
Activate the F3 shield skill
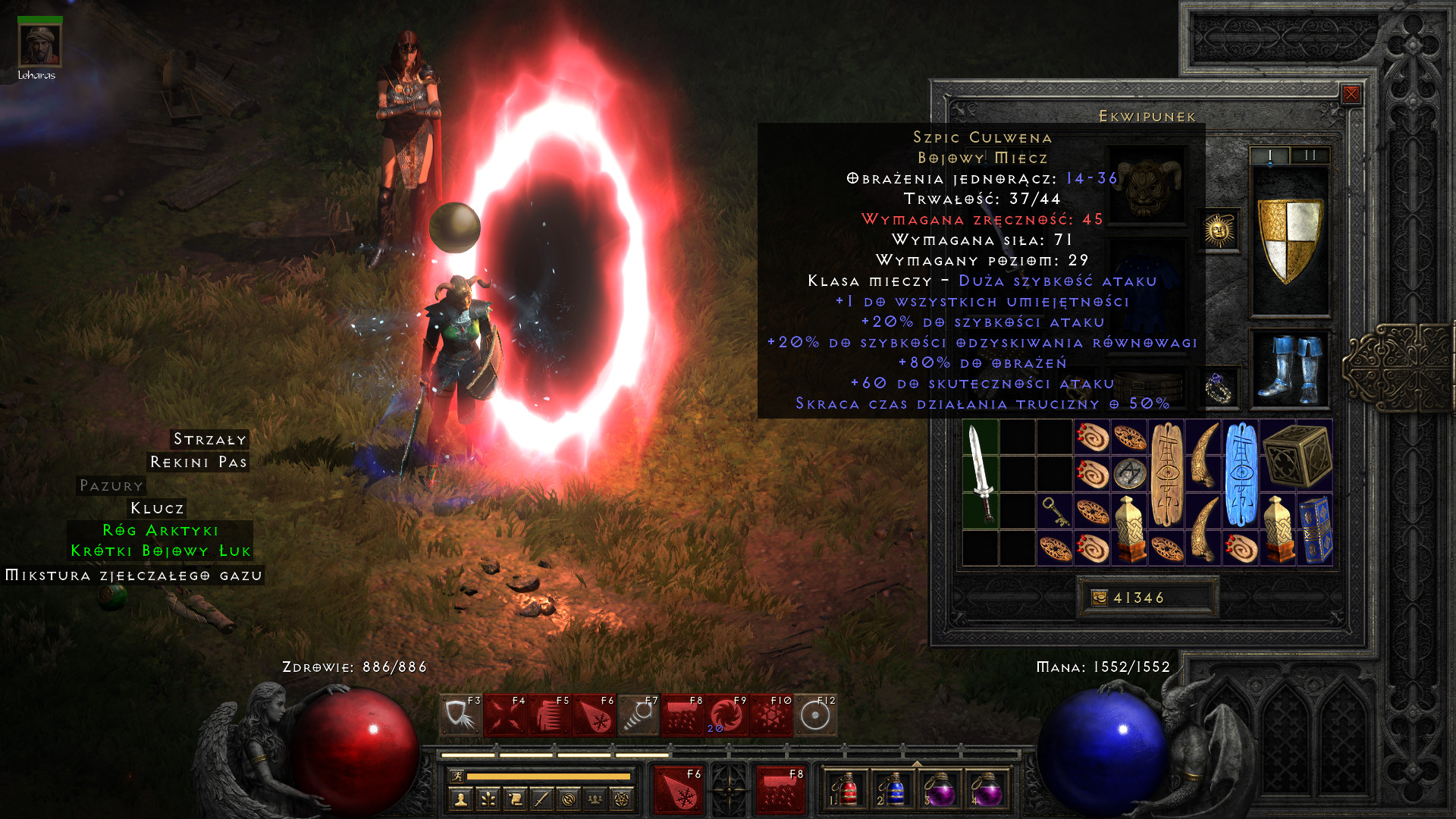coord(460,715)
